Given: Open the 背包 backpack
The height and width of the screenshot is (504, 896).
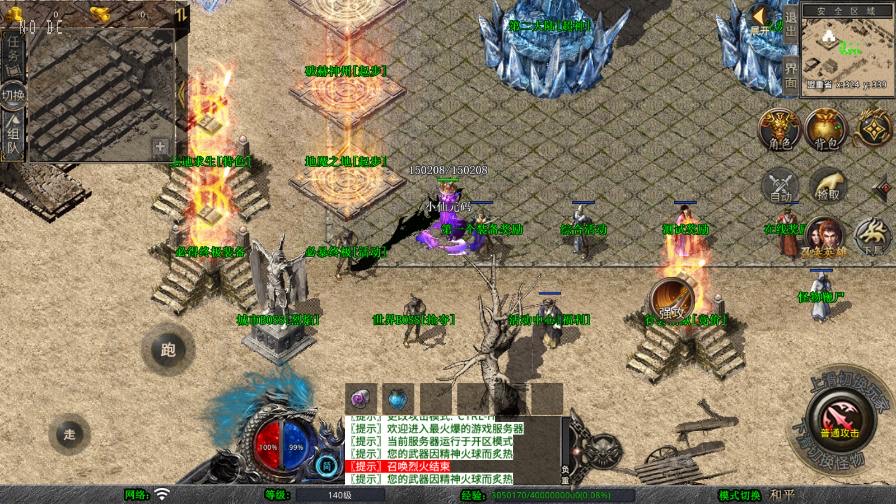Looking at the screenshot, I should tap(826, 130).
